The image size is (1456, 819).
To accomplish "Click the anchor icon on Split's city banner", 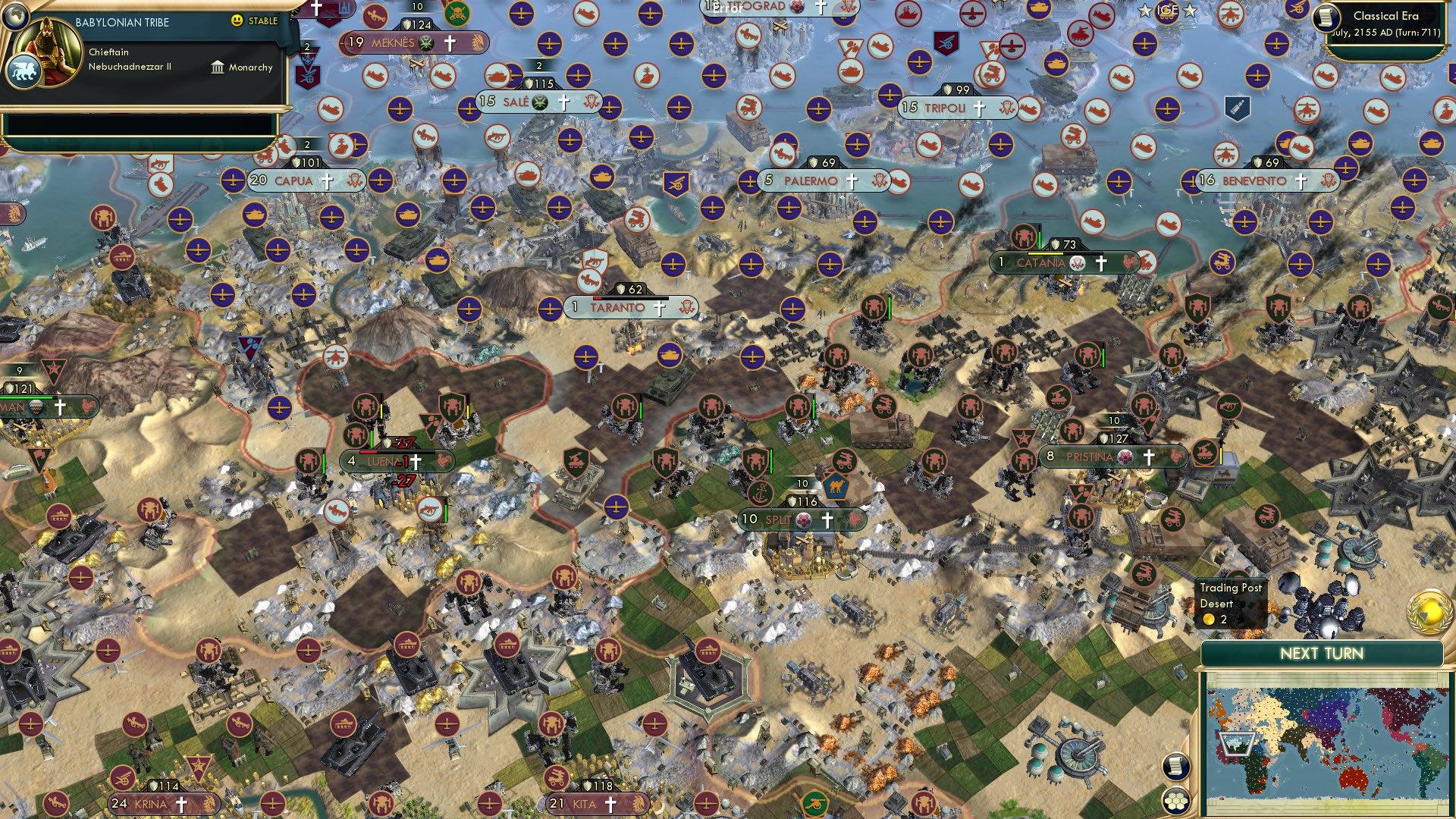I will (x=760, y=494).
